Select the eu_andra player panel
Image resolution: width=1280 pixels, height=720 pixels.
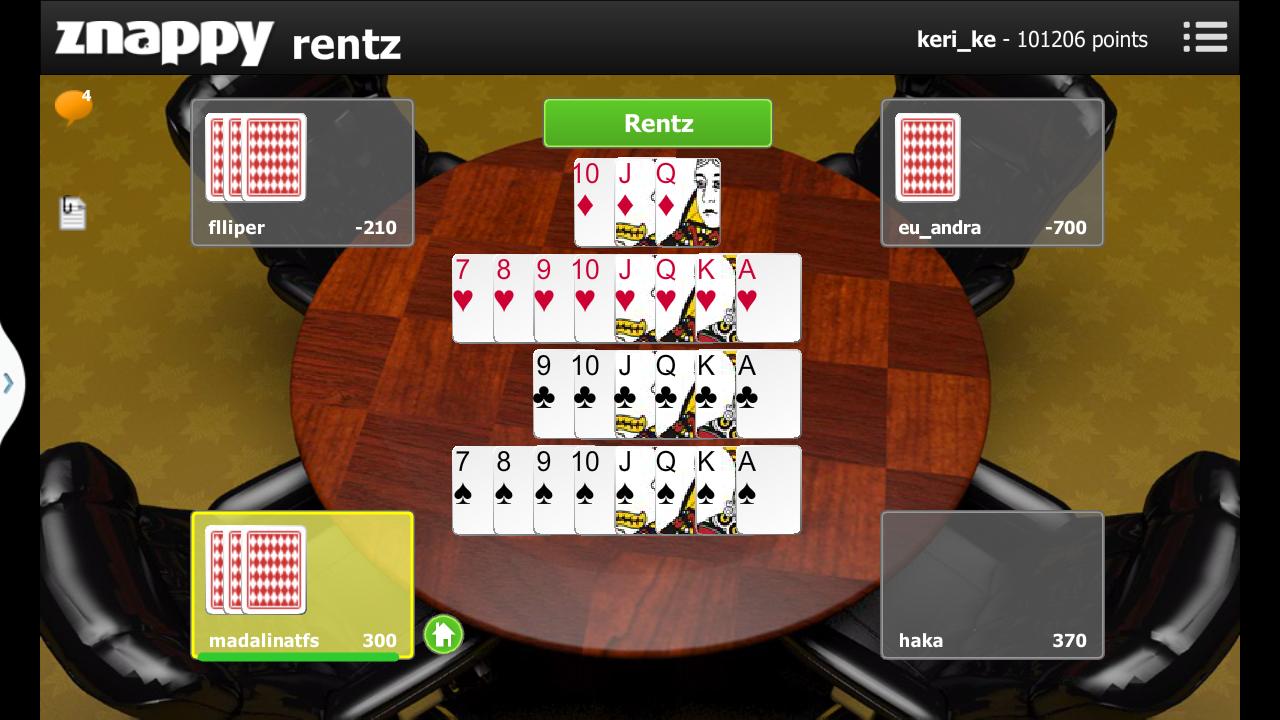[992, 172]
